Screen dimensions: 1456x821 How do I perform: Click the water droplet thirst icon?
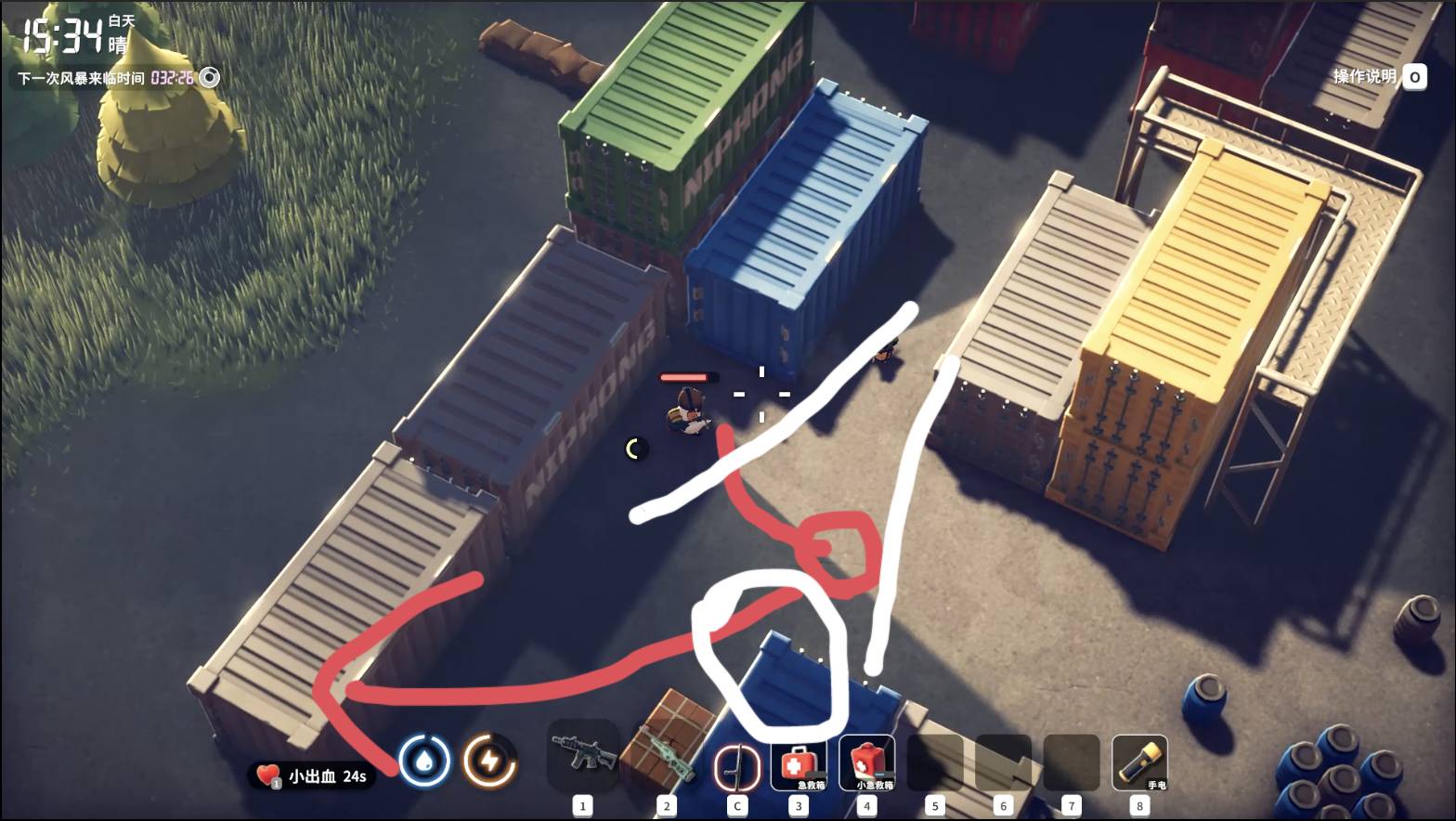(424, 762)
